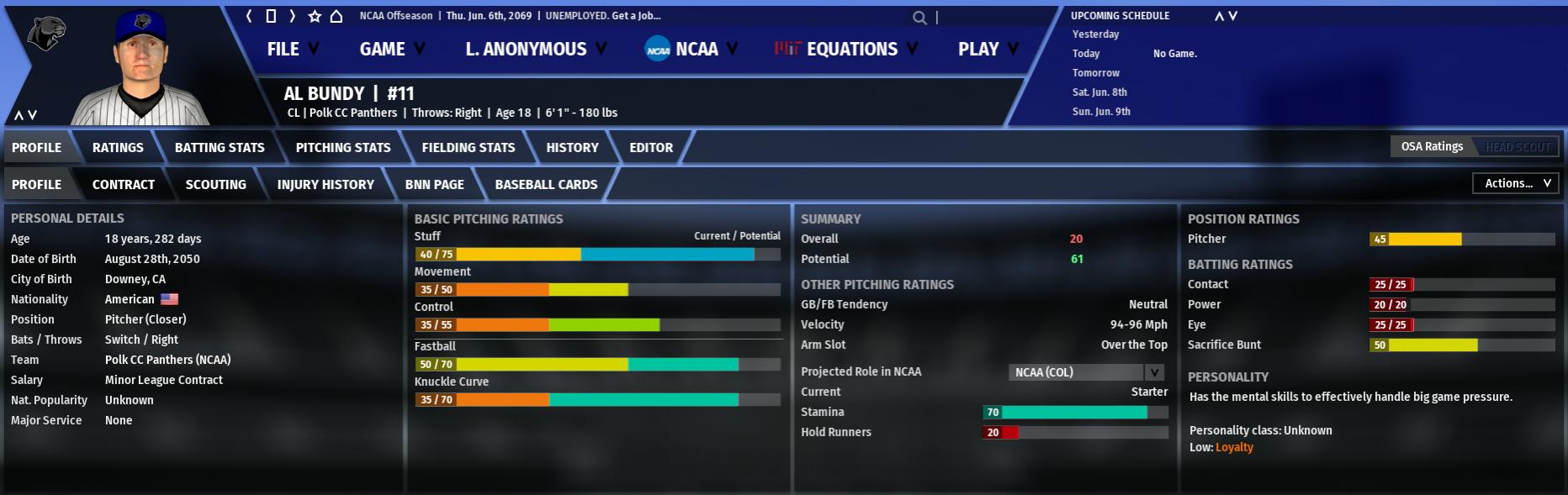Image resolution: width=1568 pixels, height=495 pixels.
Task: Show the PITCHING STATS tab
Action: coord(343,148)
